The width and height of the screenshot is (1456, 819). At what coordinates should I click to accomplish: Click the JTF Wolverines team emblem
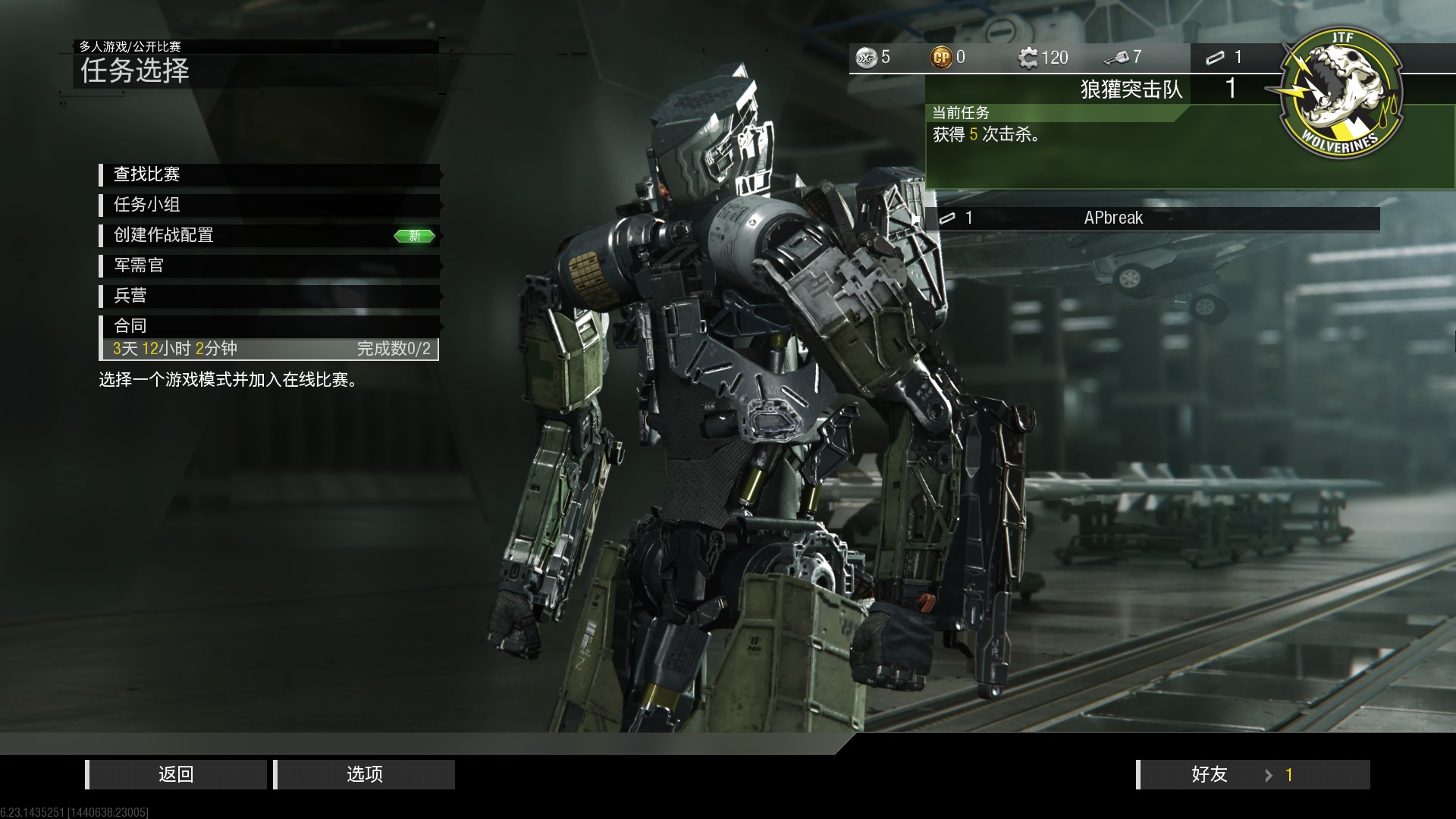coord(1340,94)
